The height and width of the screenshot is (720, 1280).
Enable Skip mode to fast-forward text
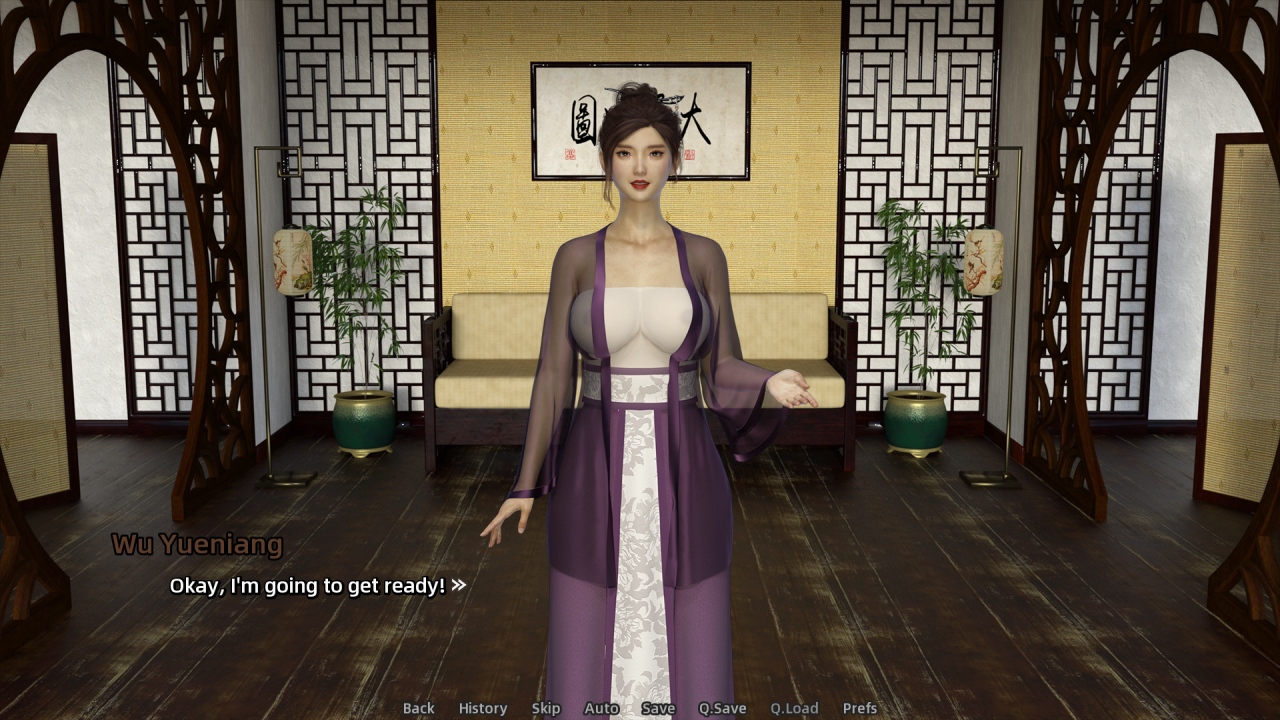coord(546,708)
